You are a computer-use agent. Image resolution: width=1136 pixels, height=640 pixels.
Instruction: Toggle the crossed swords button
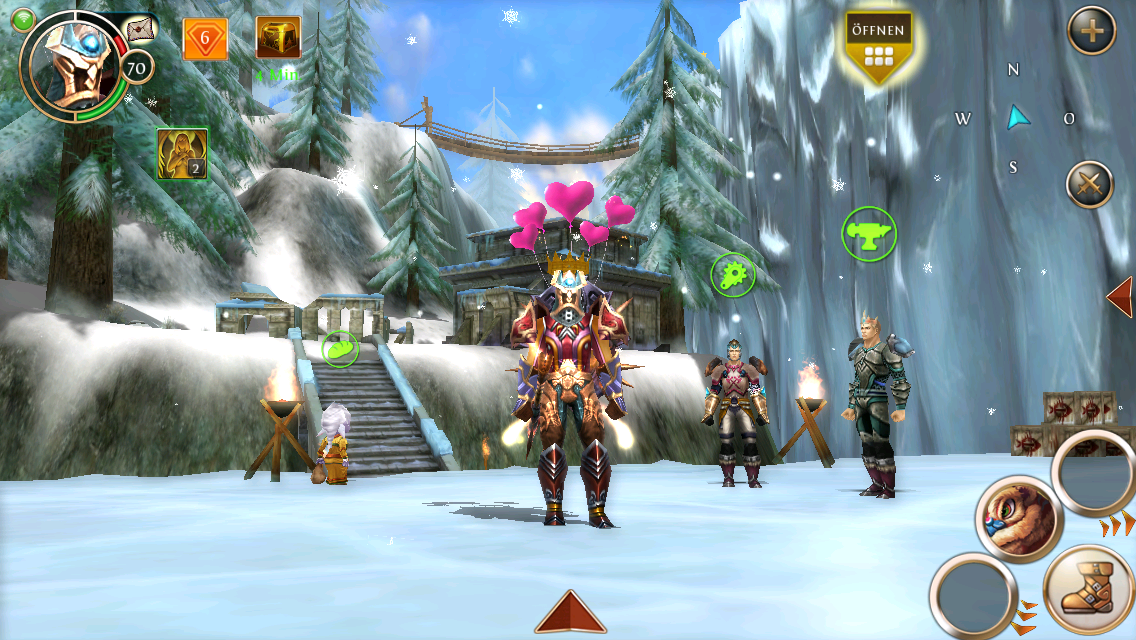[1089, 185]
